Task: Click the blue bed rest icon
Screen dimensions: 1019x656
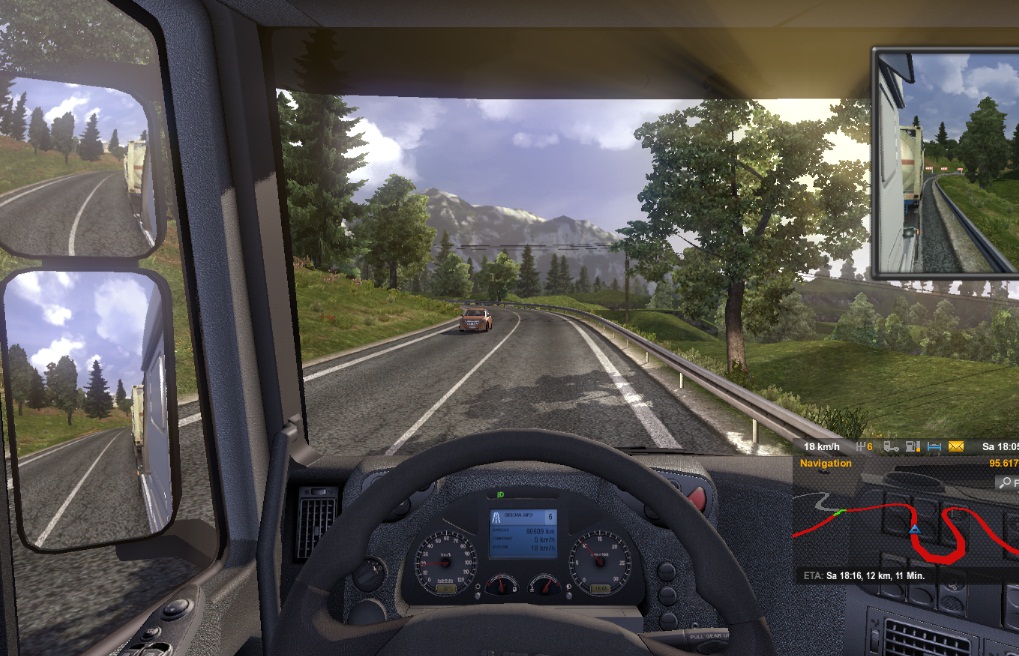Action: [934, 446]
